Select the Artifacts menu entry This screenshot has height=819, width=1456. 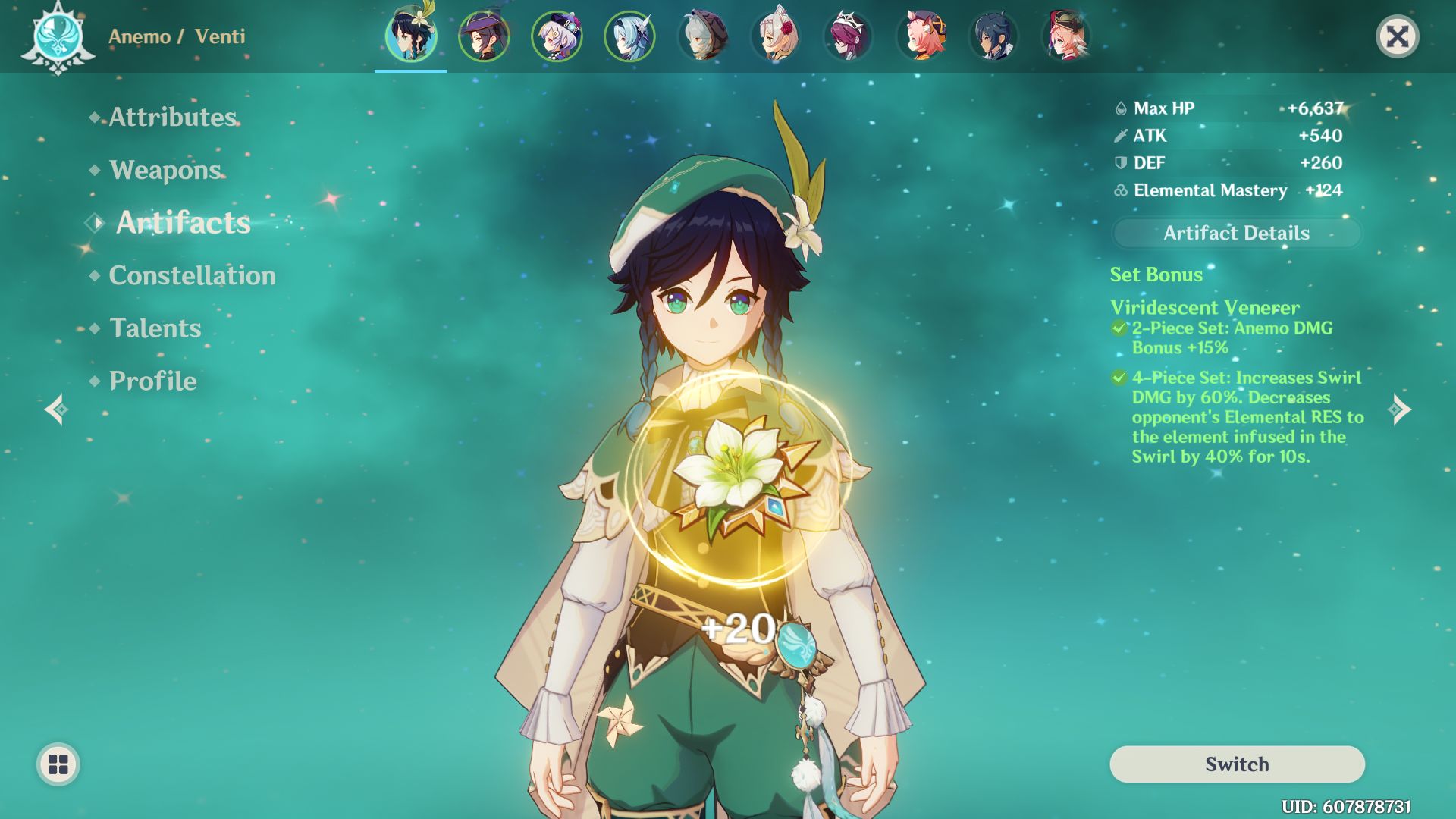183,222
